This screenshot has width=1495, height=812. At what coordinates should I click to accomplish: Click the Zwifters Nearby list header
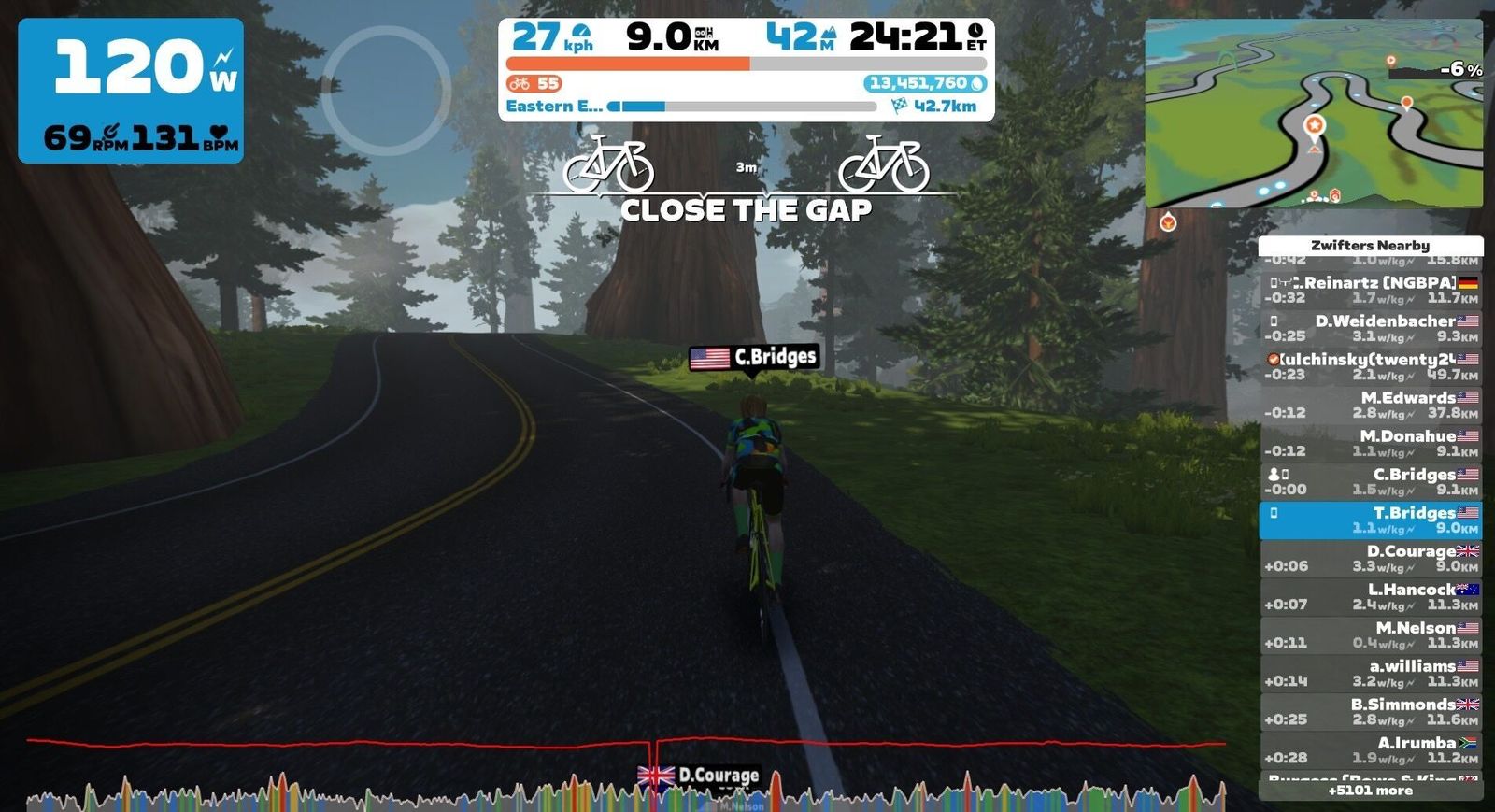tap(1370, 246)
